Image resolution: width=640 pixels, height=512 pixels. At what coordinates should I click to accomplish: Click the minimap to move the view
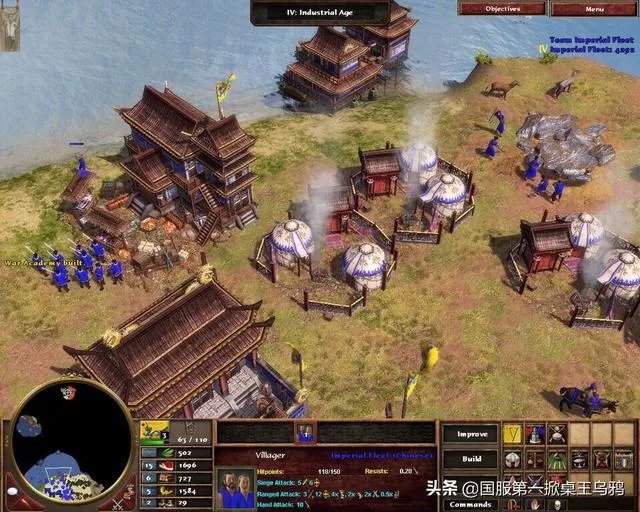pos(70,446)
